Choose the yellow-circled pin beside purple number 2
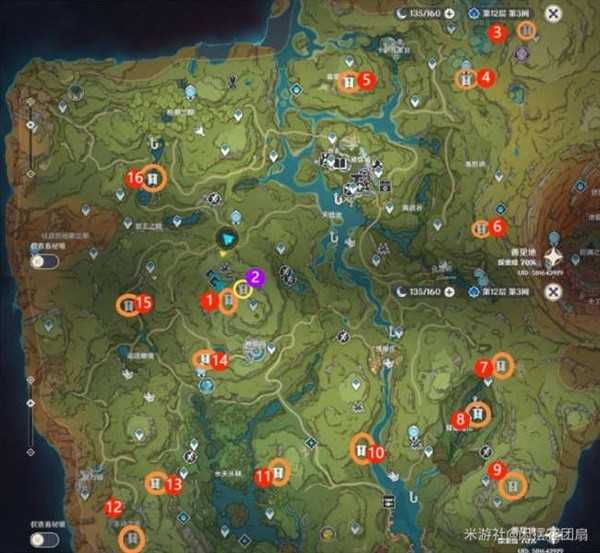 (x=242, y=290)
